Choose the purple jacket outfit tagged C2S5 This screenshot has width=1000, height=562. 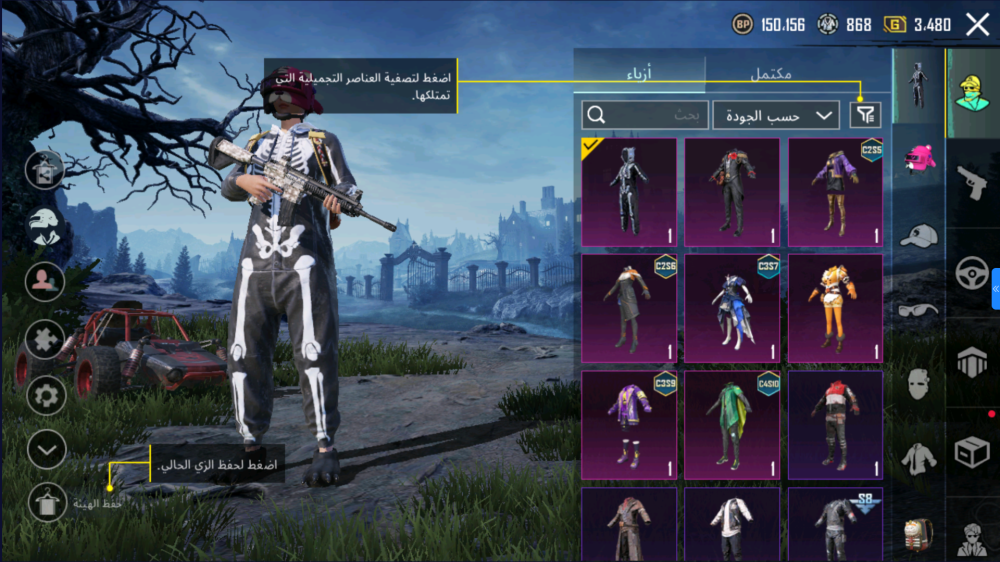click(x=835, y=192)
